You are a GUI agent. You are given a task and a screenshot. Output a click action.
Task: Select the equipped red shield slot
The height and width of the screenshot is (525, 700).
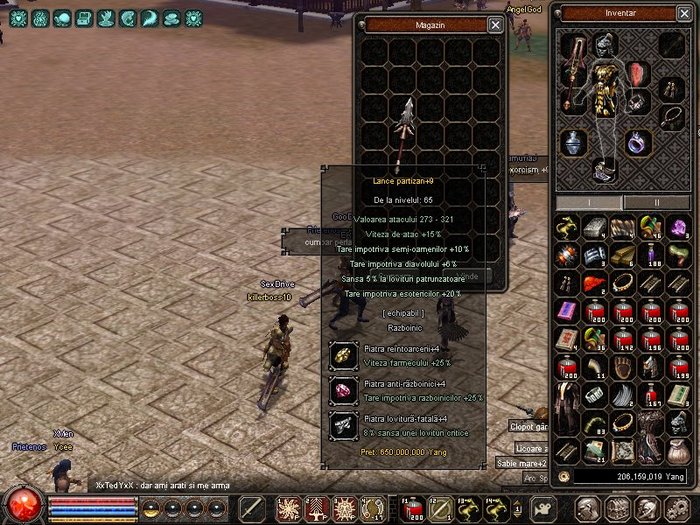coord(639,74)
